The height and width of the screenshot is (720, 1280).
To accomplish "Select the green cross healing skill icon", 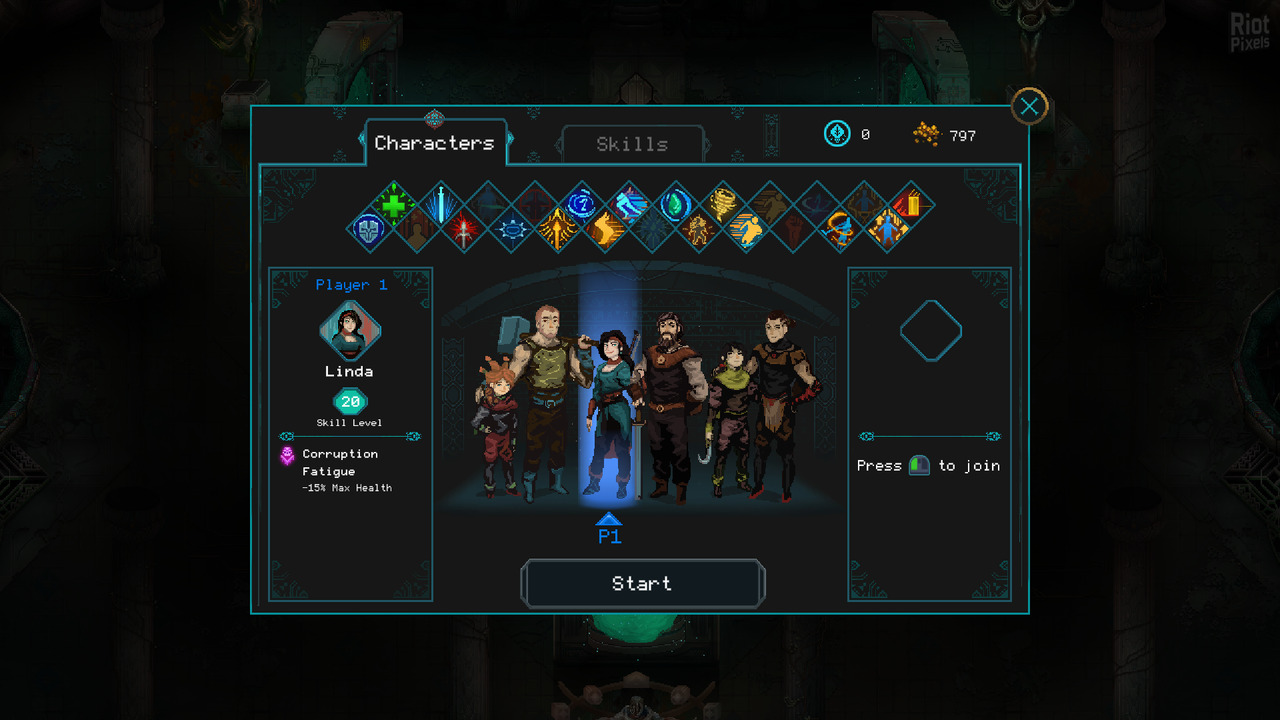I will click(x=394, y=205).
